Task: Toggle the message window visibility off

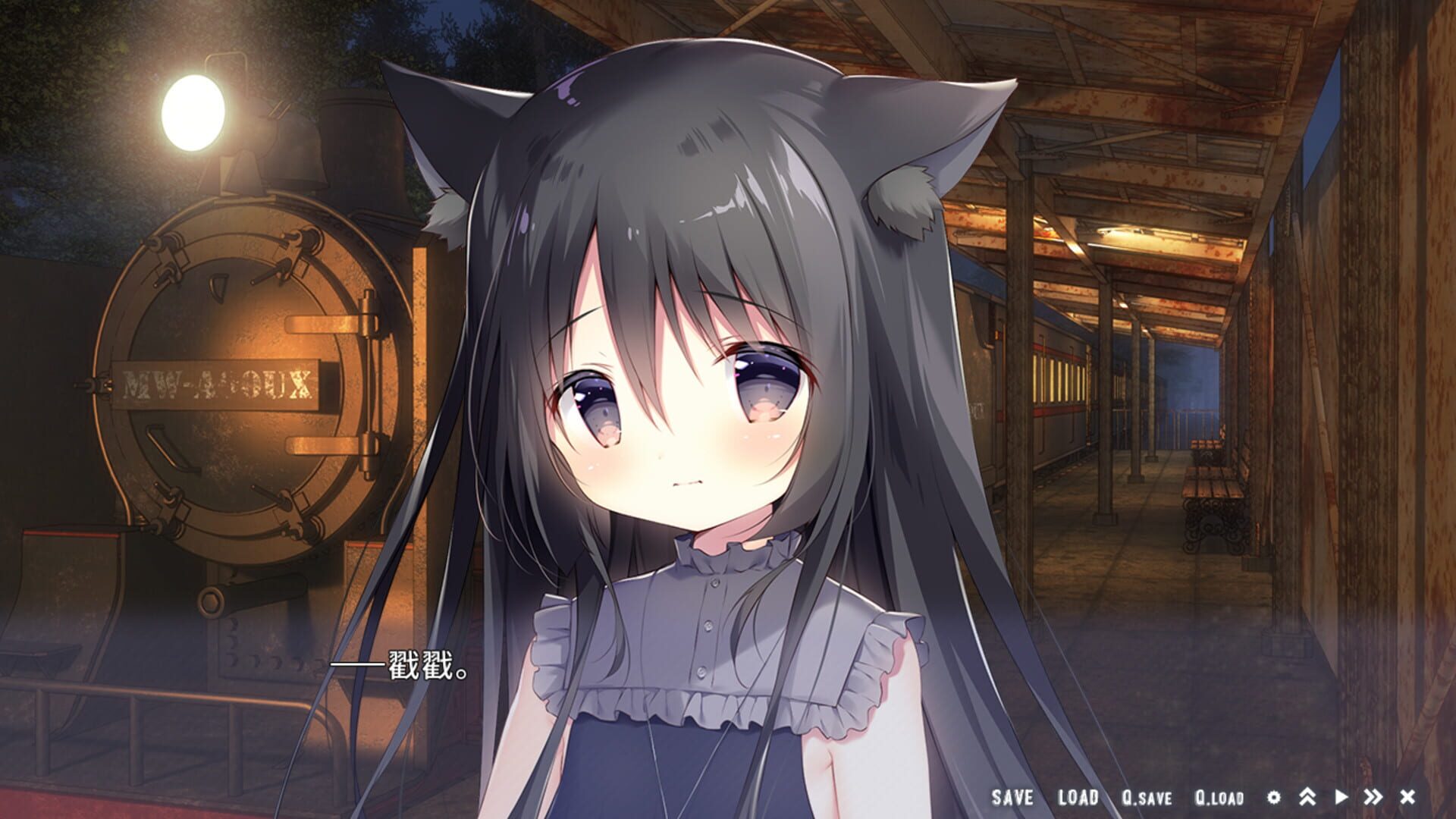Action: pos(1407,796)
